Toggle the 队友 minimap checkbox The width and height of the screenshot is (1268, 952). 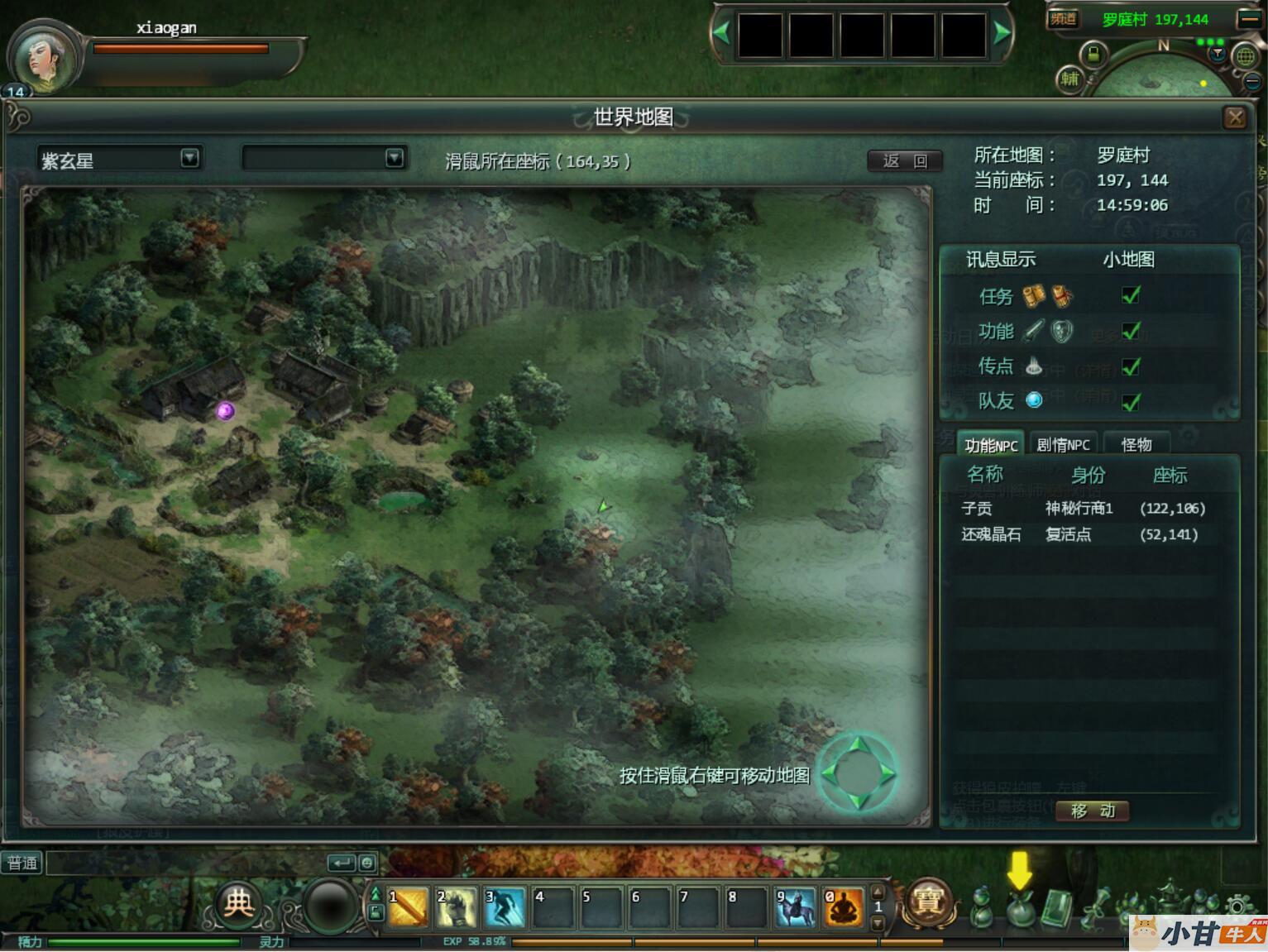click(x=1130, y=402)
